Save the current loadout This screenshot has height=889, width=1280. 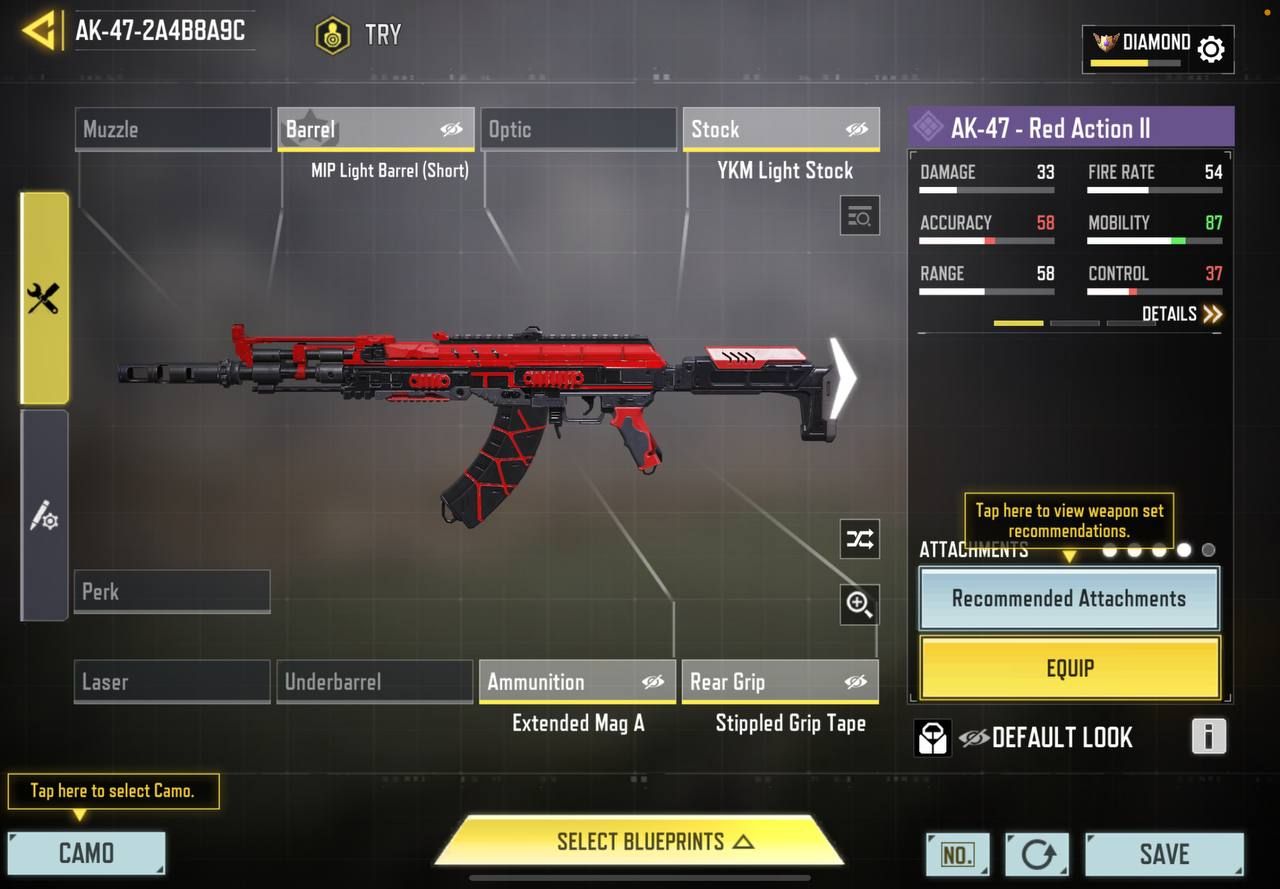coord(1164,854)
